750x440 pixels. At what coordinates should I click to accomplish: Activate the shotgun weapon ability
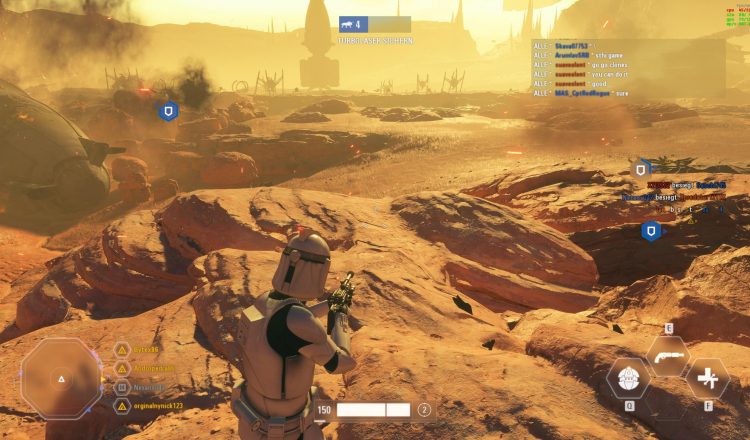point(667,355)
